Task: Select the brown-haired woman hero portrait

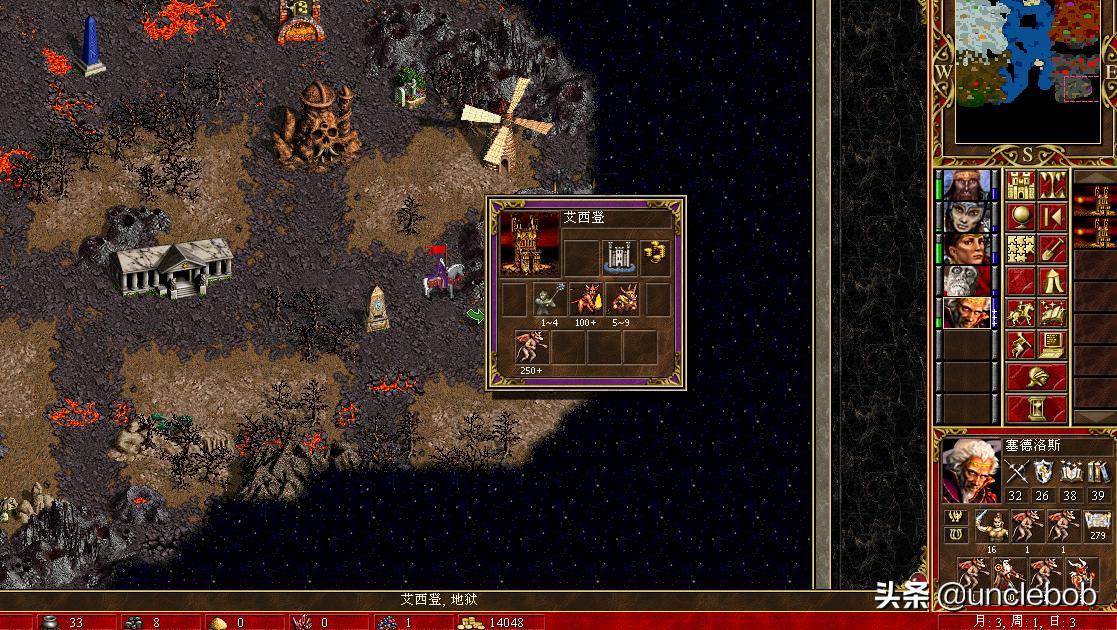Action: (968, 249)
